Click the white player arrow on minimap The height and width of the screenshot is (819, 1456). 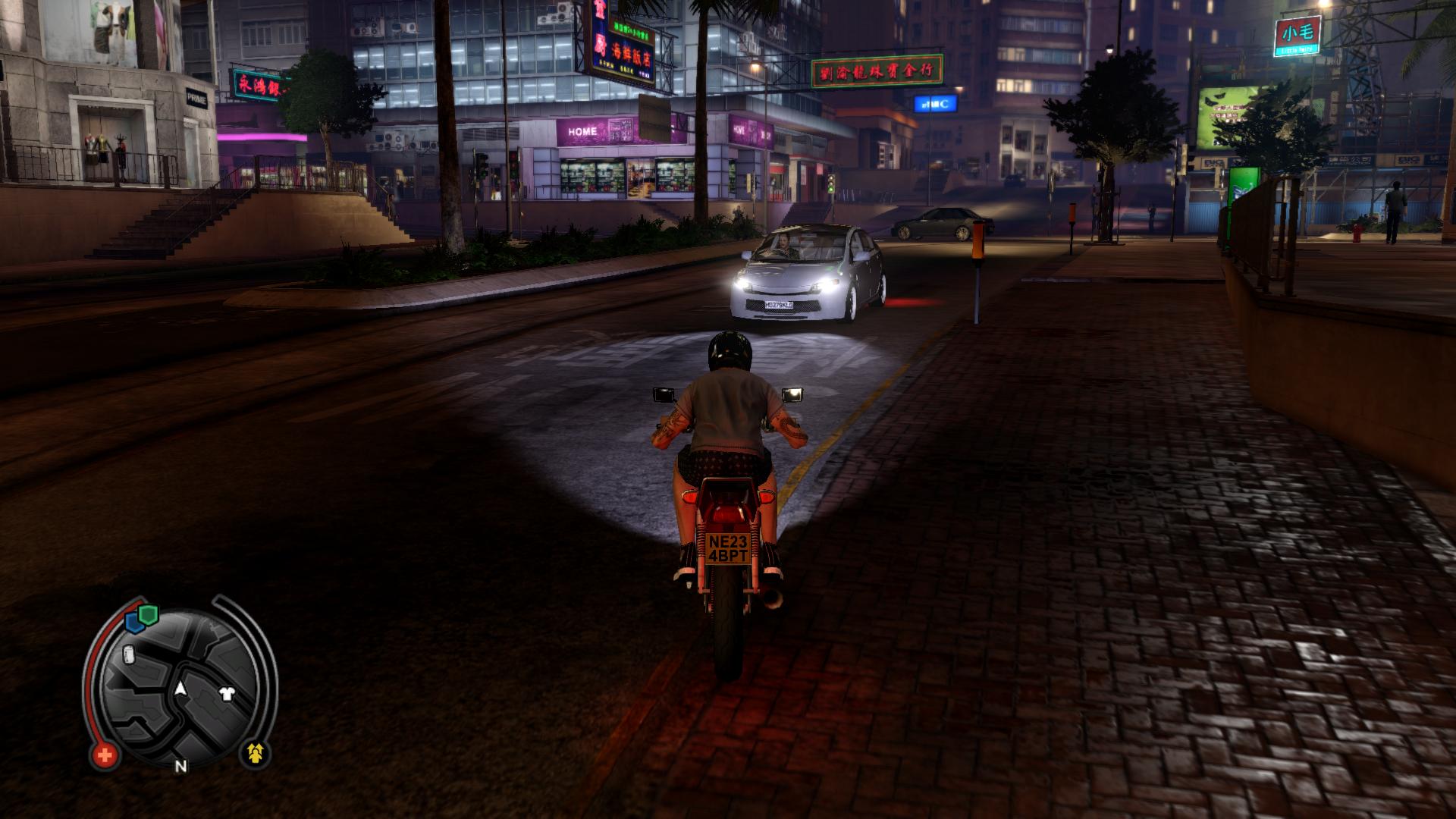coord(180,689)
